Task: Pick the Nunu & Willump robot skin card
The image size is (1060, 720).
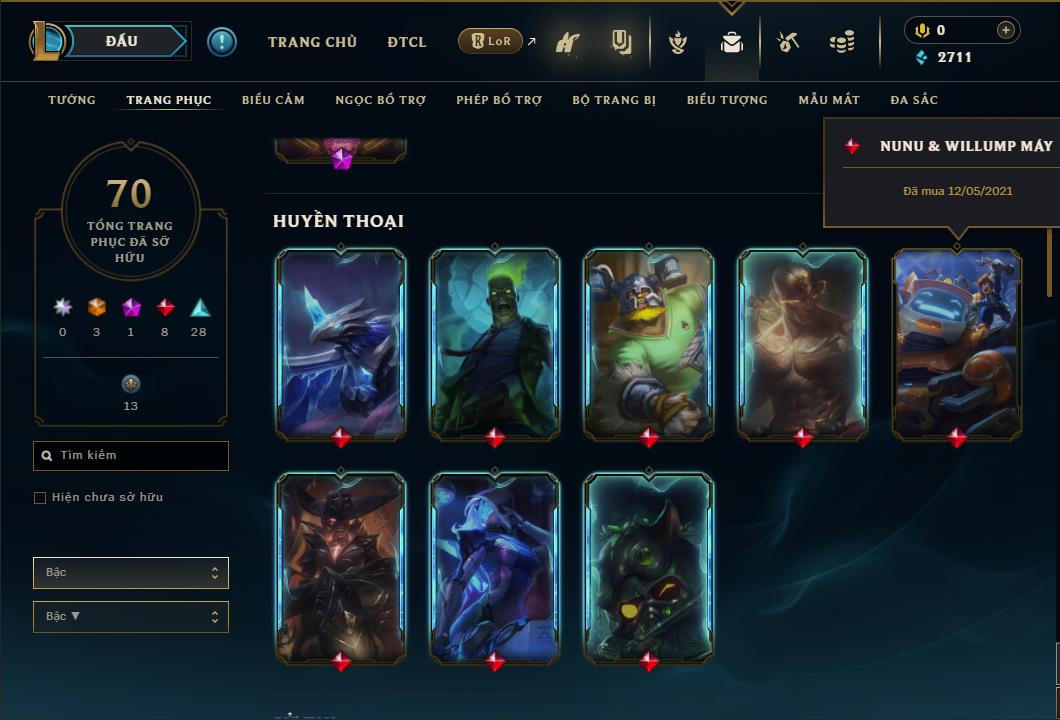Action: point(957,343)
